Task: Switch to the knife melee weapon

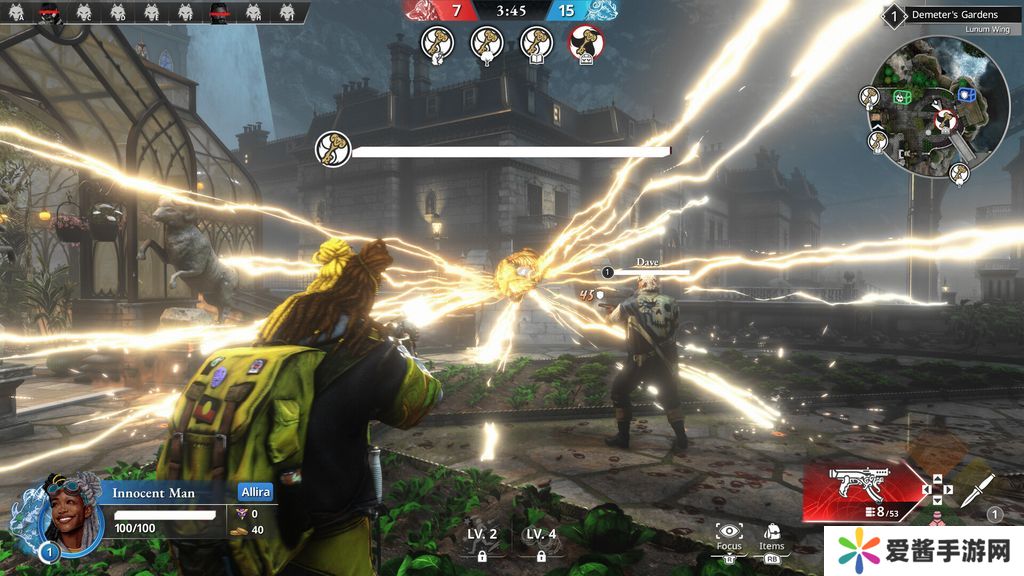Action: (x=979, y=490)
